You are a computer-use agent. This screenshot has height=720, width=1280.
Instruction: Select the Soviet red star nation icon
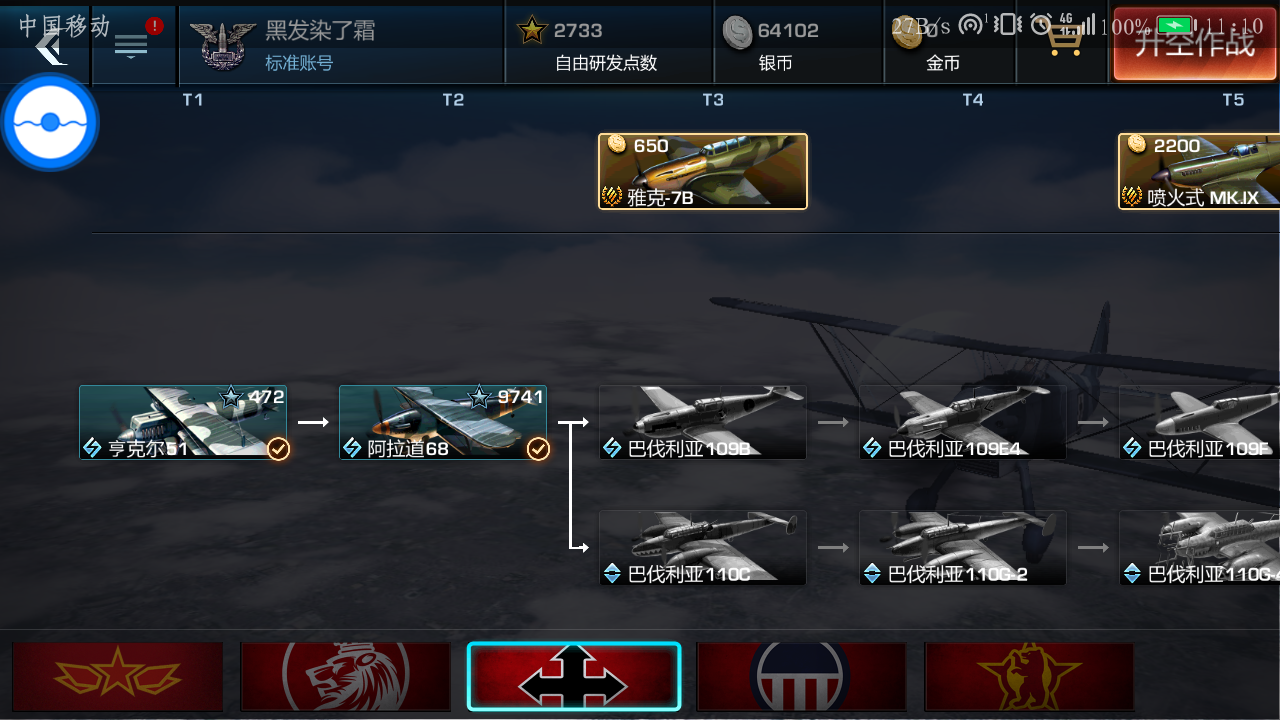(117, 677)
